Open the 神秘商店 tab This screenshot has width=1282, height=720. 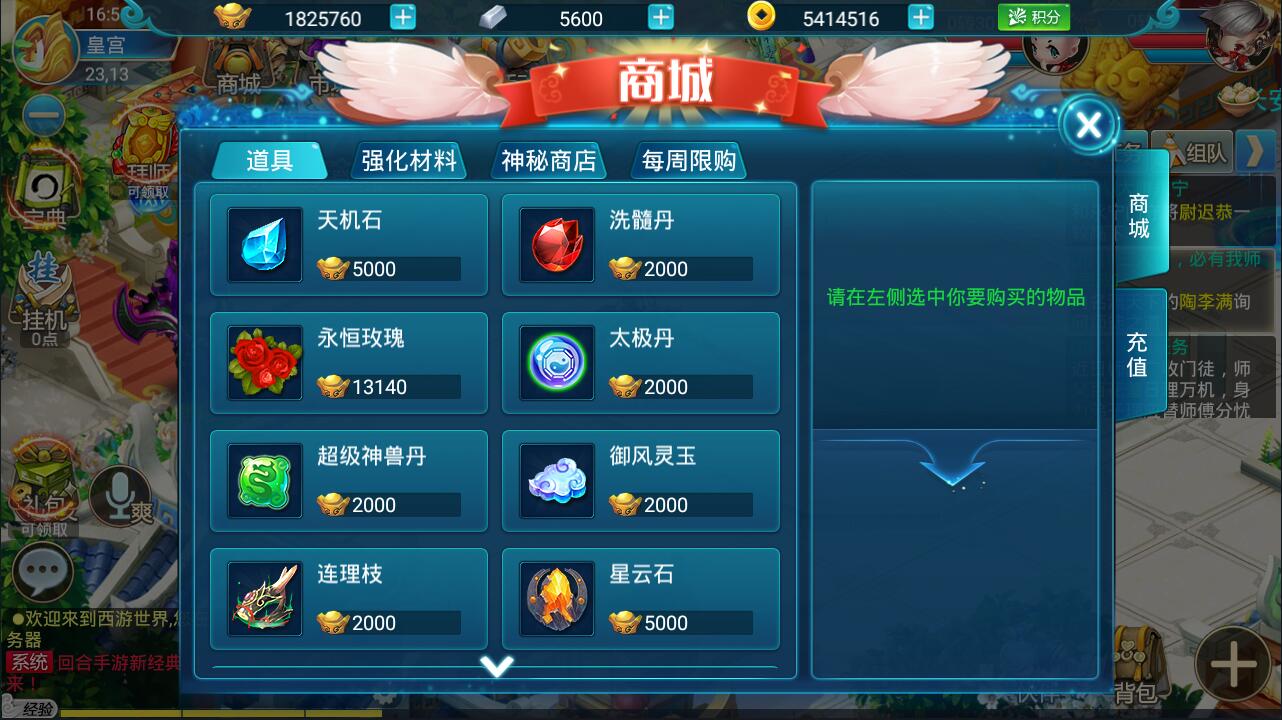coord(548,160)
